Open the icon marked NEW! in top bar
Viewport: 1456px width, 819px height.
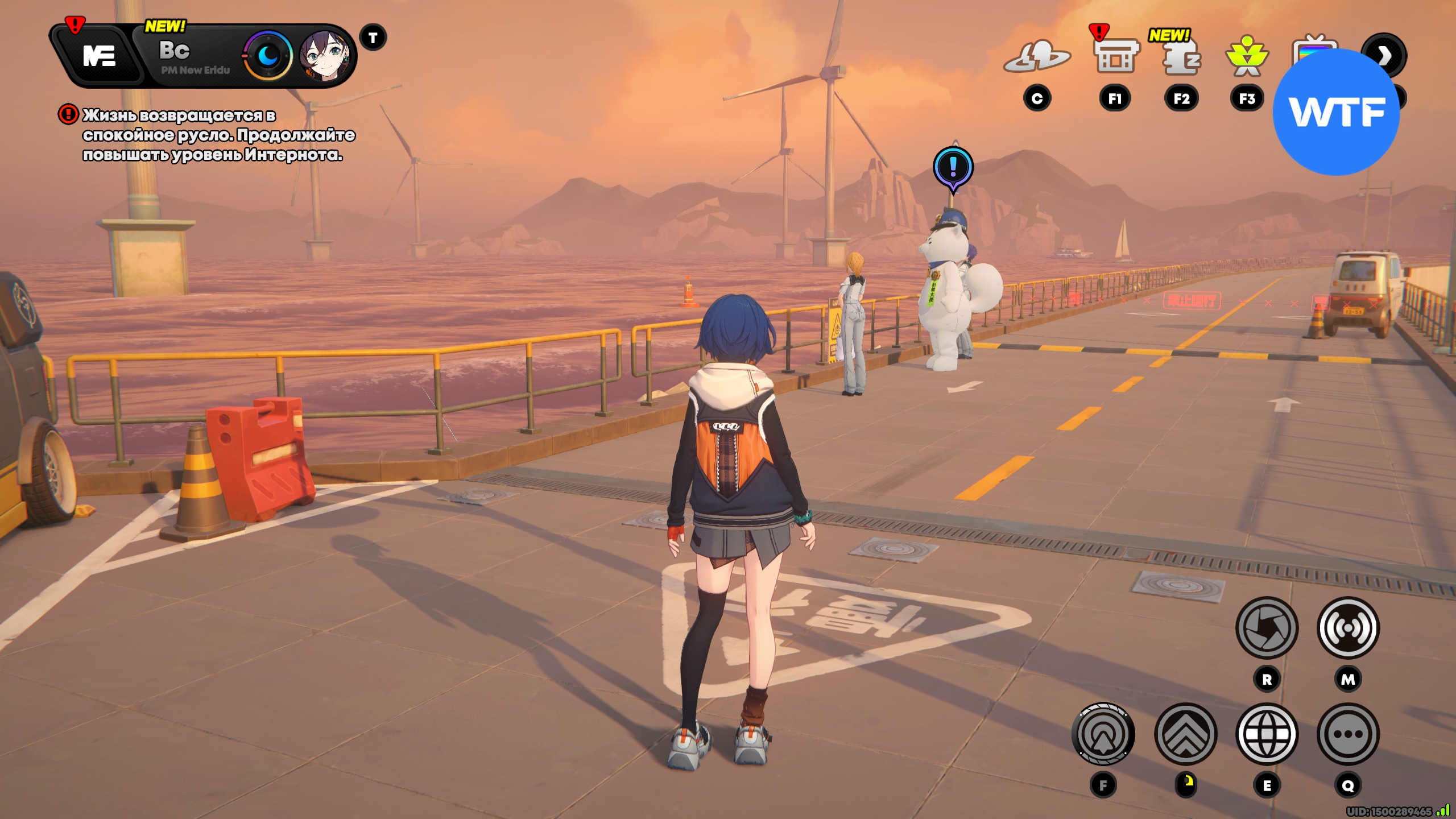tap(1181, 57)
